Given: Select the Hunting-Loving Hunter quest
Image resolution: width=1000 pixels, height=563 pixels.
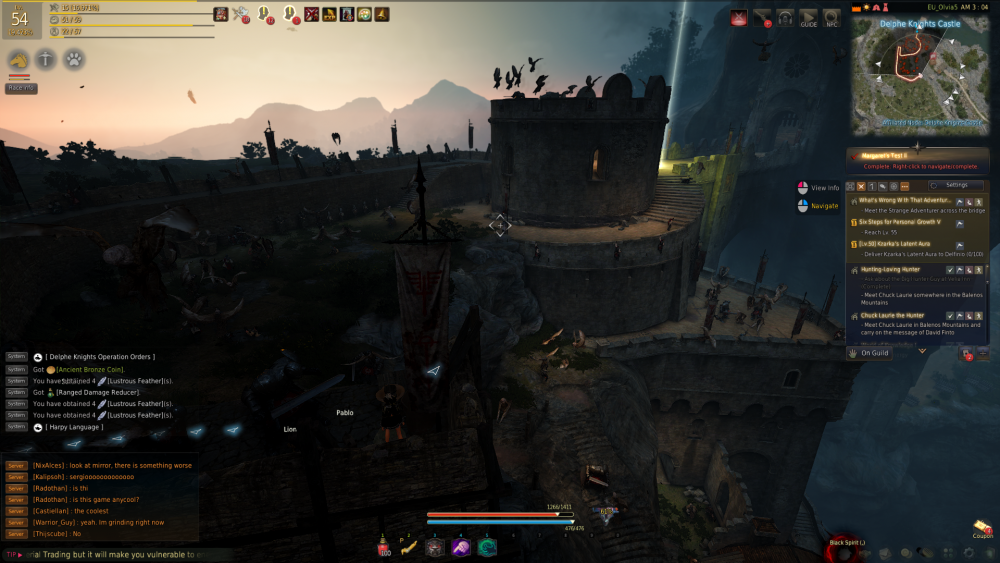Looking at the screenshot, I should tap(891, 269).
